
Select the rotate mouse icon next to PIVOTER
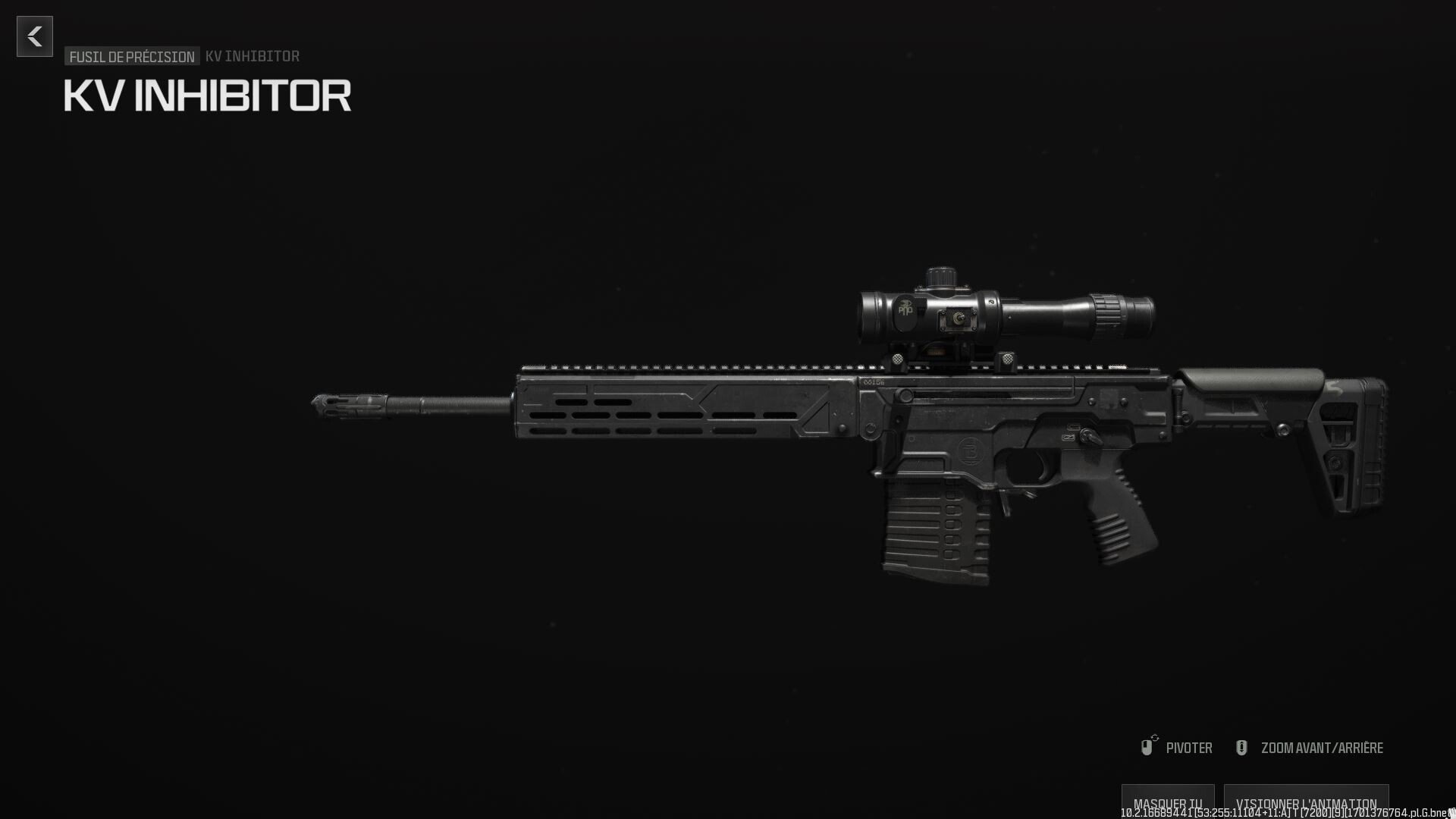(x=1147, y=747)
